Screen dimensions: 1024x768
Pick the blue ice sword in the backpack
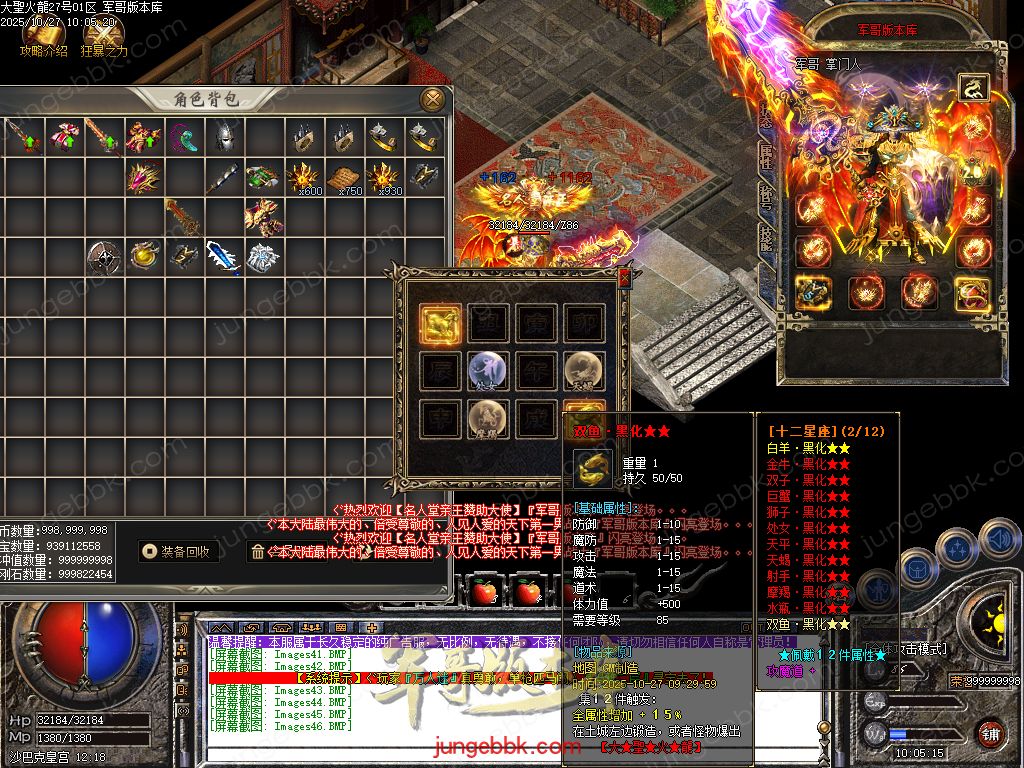(x=222, y=256)
